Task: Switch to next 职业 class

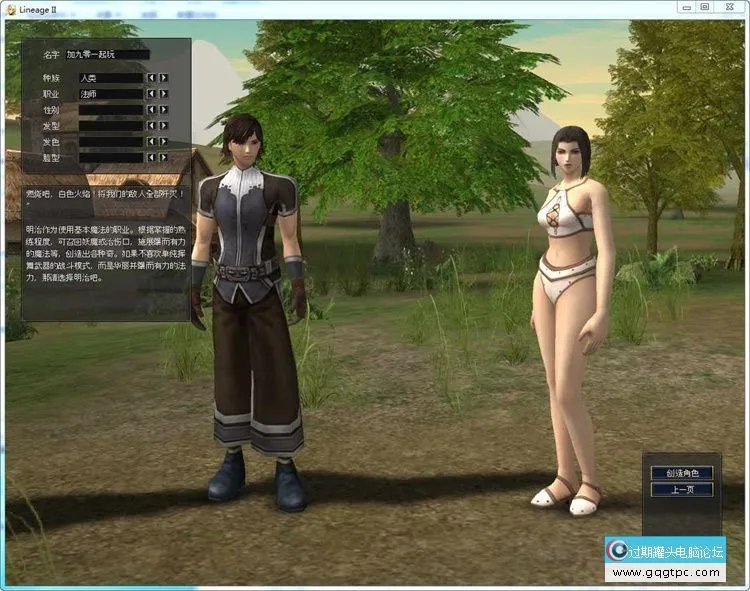Action: [x=164, y=94]
